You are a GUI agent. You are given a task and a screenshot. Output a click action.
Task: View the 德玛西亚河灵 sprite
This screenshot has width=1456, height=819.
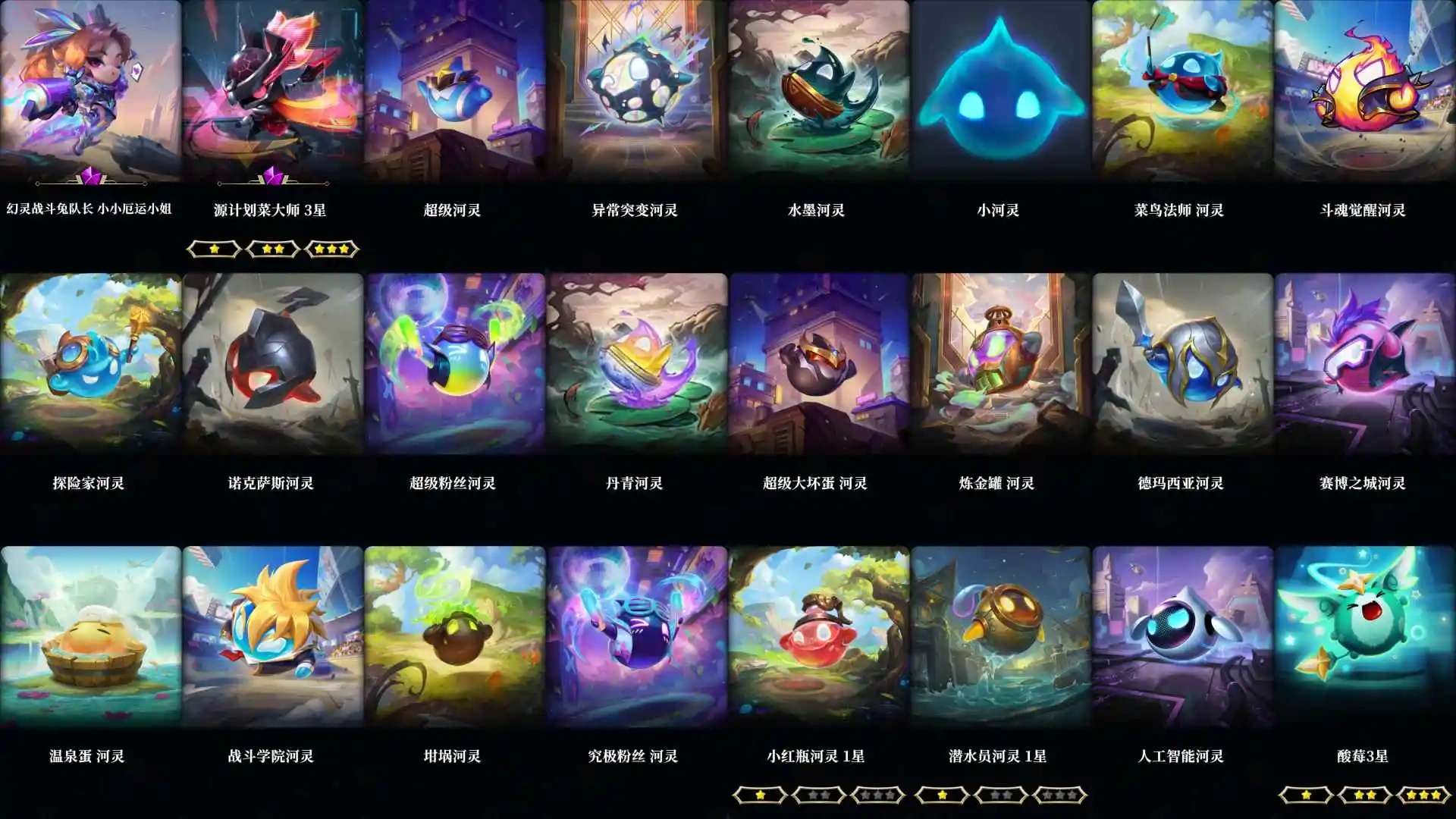(1179, 364)
